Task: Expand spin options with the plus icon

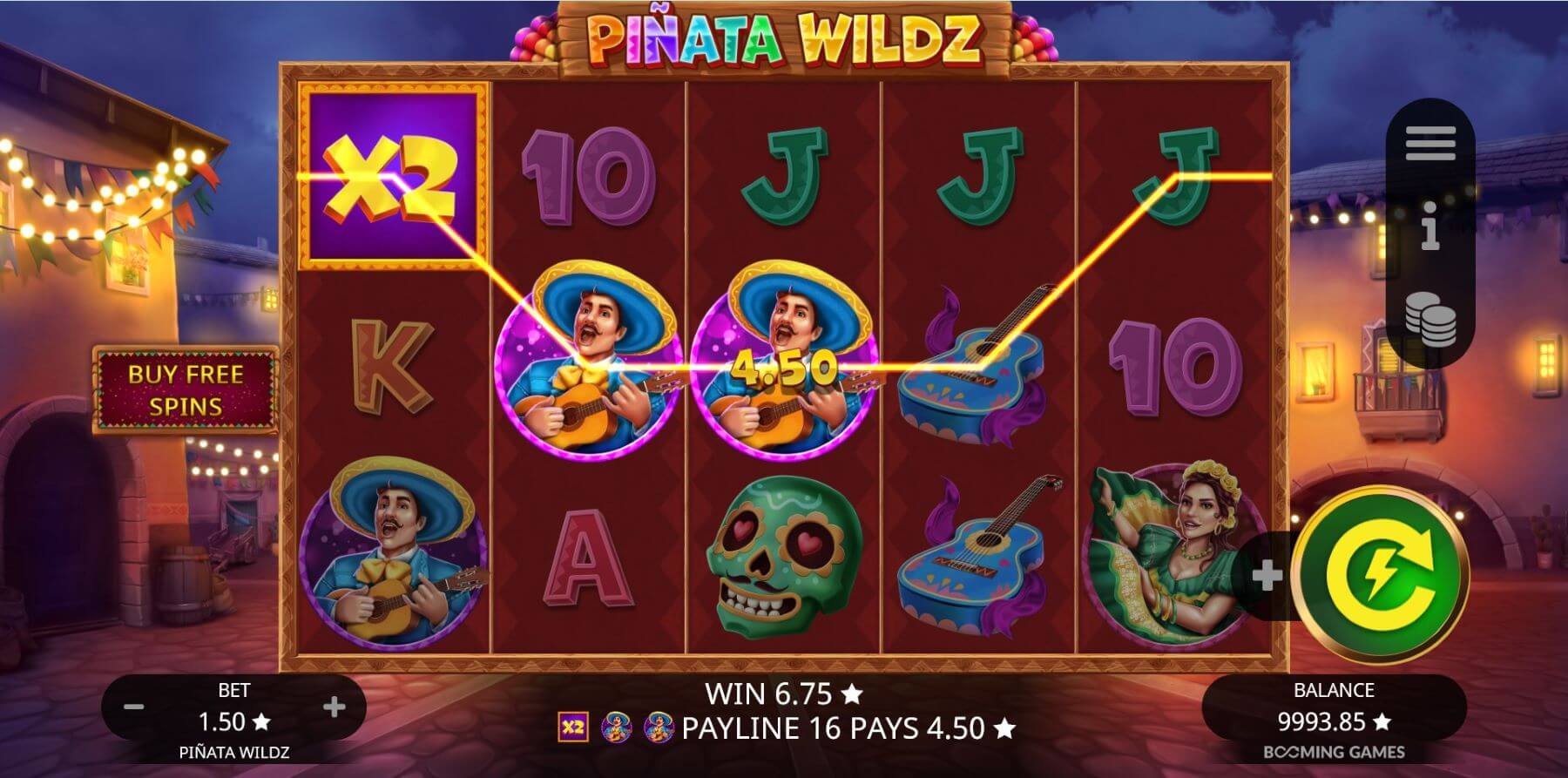Action: (x=1267, y=575)
